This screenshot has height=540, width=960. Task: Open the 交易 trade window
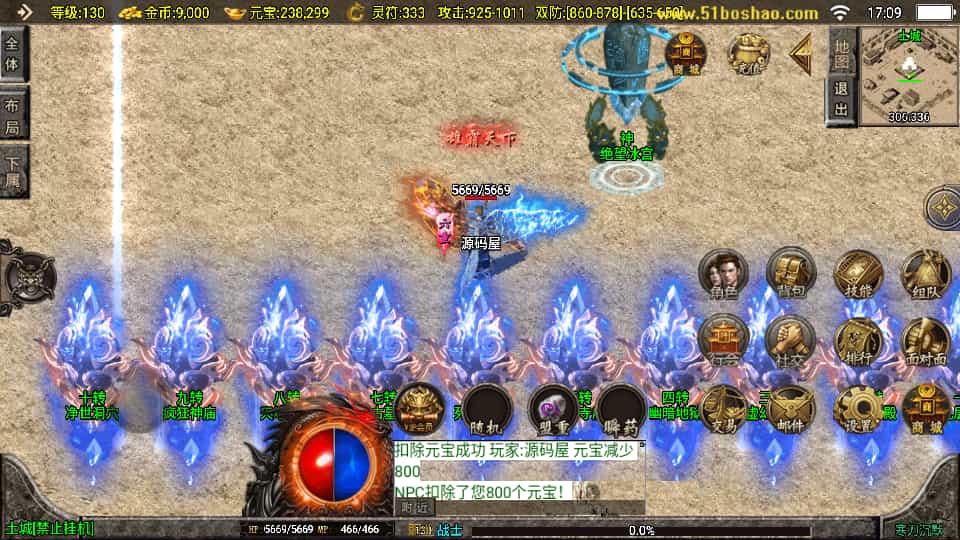[x=723, y=408]
